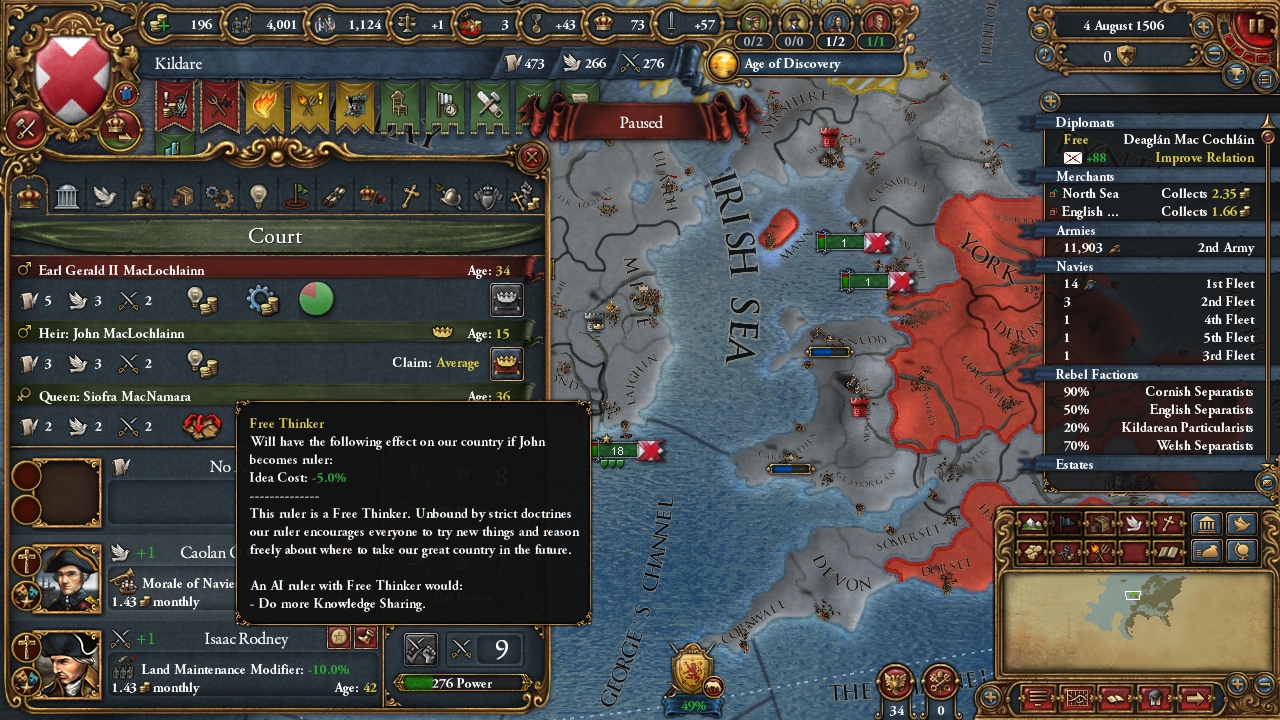The width and height of the screenshot is (1280, 720).
Task: Switch to the terrain map mode
Action: click(1031, 523)
